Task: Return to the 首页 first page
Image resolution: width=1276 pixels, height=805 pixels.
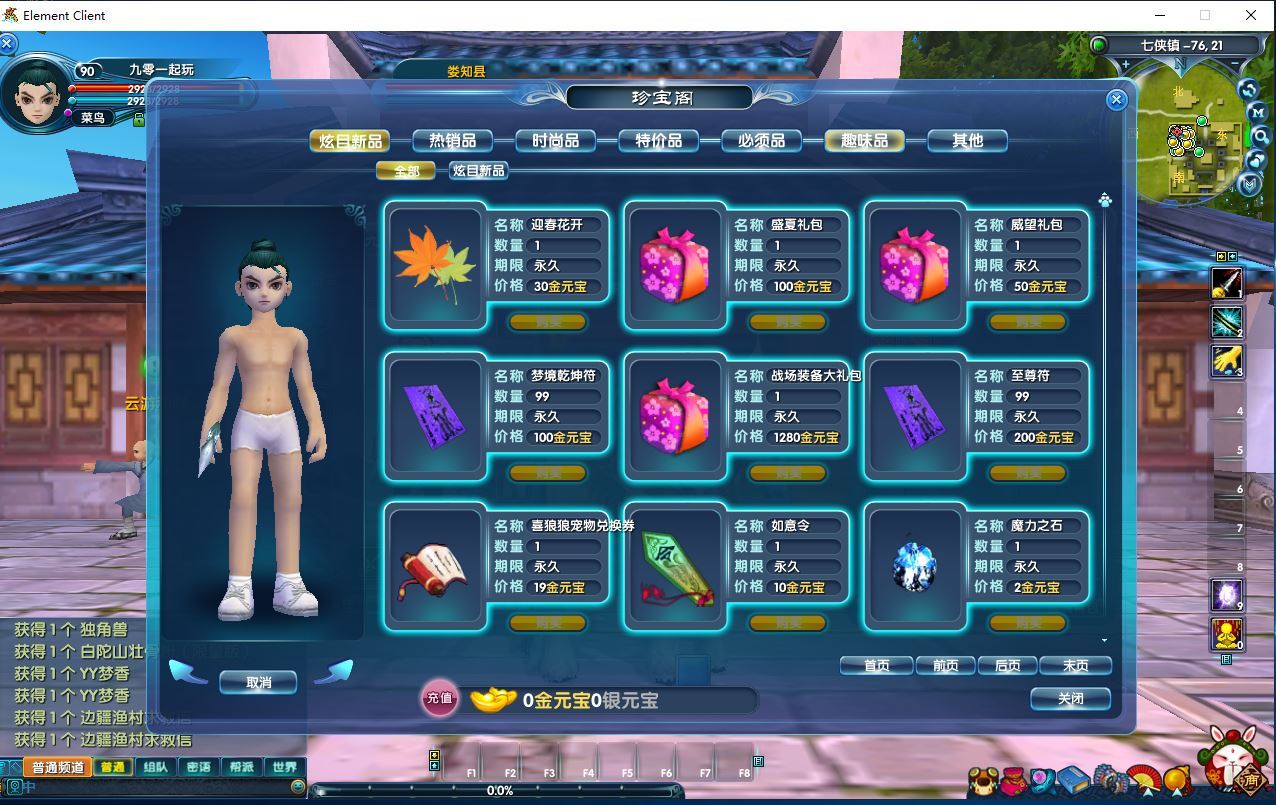Action: [877, 666]
